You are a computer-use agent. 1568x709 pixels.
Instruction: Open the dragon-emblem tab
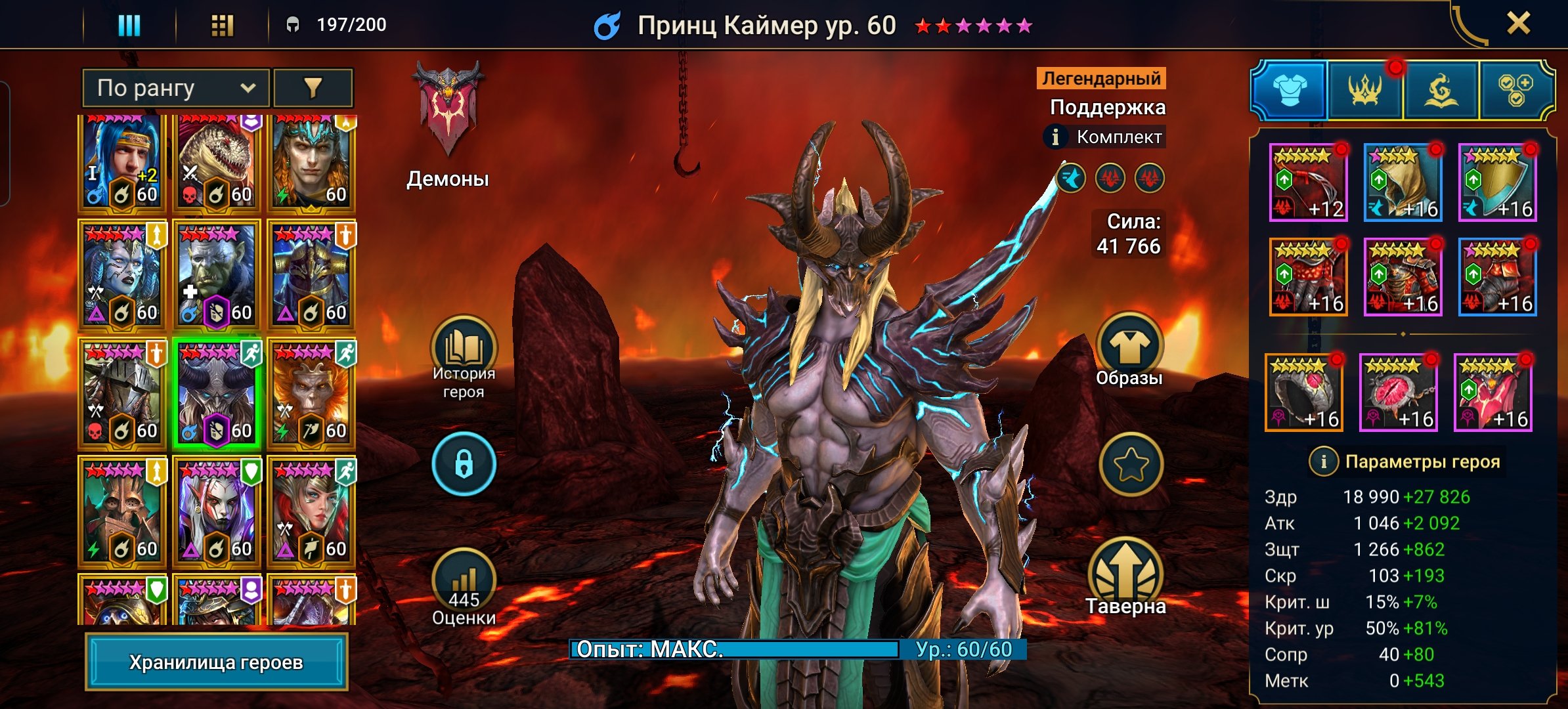(1441, 90)
